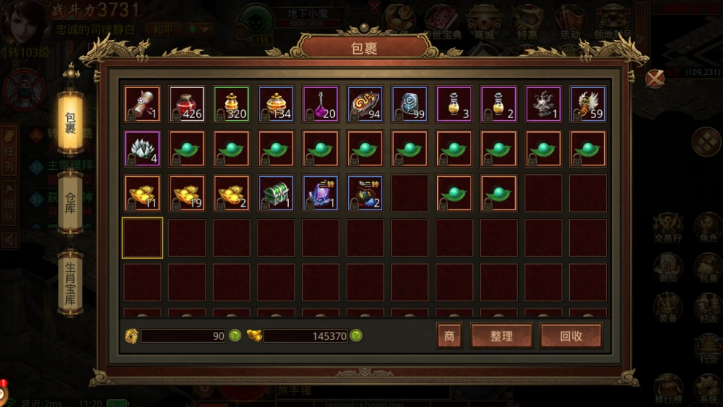Open the treasure chest item slot
Screen dimensions: 723x407
[276, 193]
